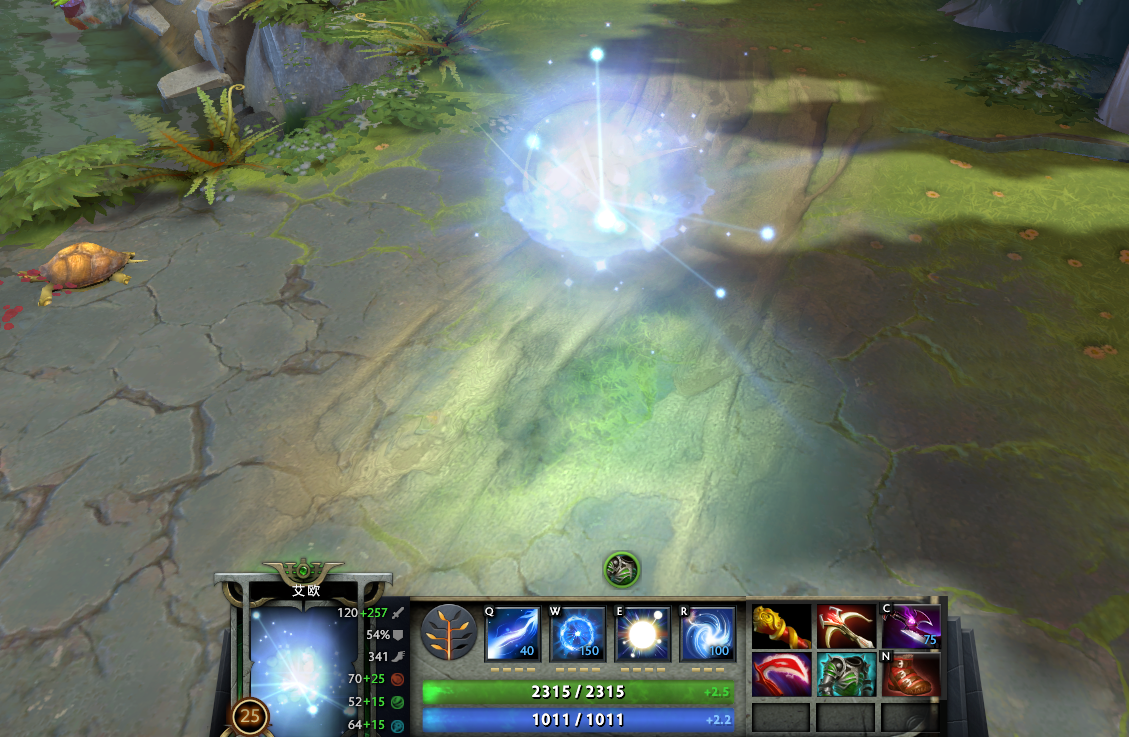
Task: Cast Io's Tether ability
Action: pyautogui.click(x=512, y=634)
